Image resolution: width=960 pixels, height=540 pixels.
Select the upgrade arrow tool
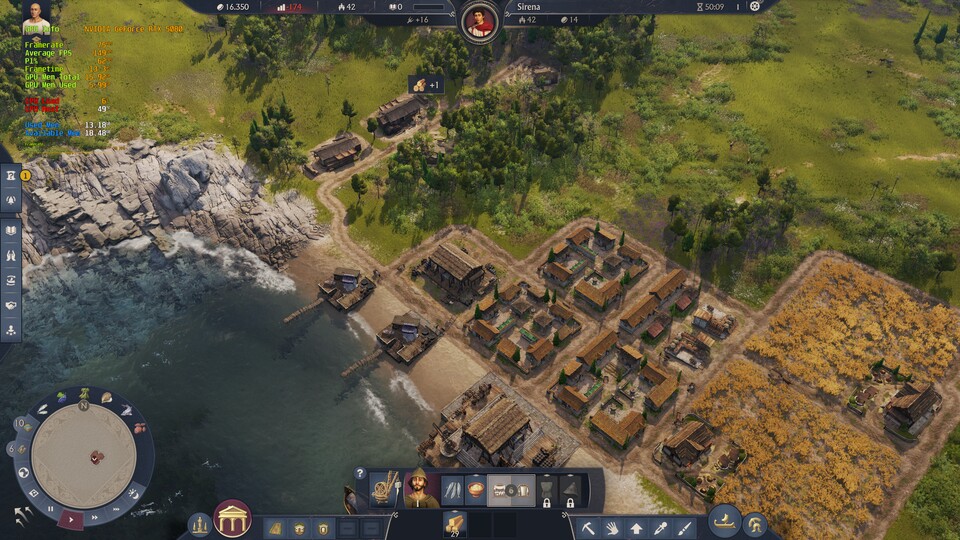point(636,527)
